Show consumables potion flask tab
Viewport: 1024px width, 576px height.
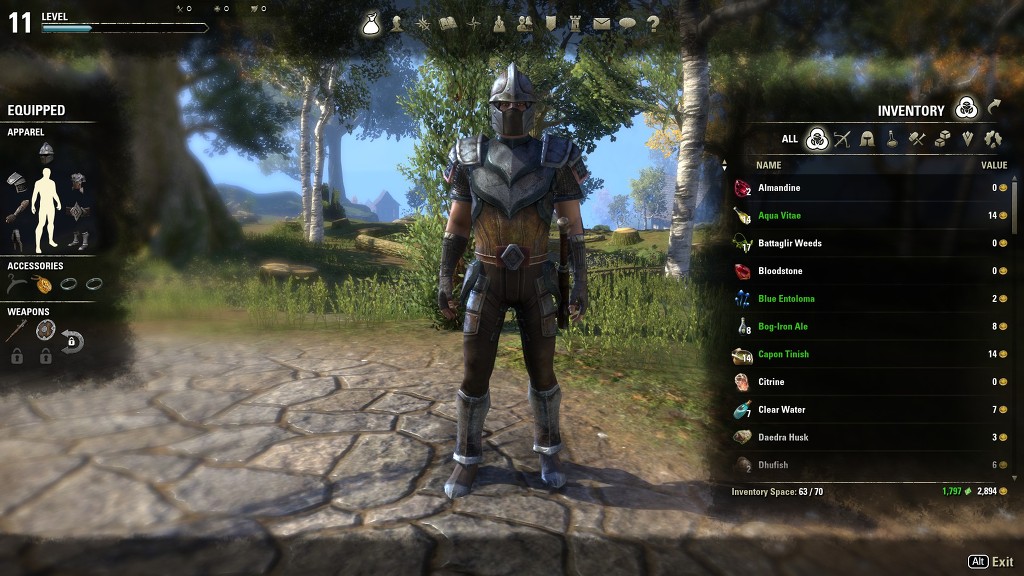coord(892,139)
